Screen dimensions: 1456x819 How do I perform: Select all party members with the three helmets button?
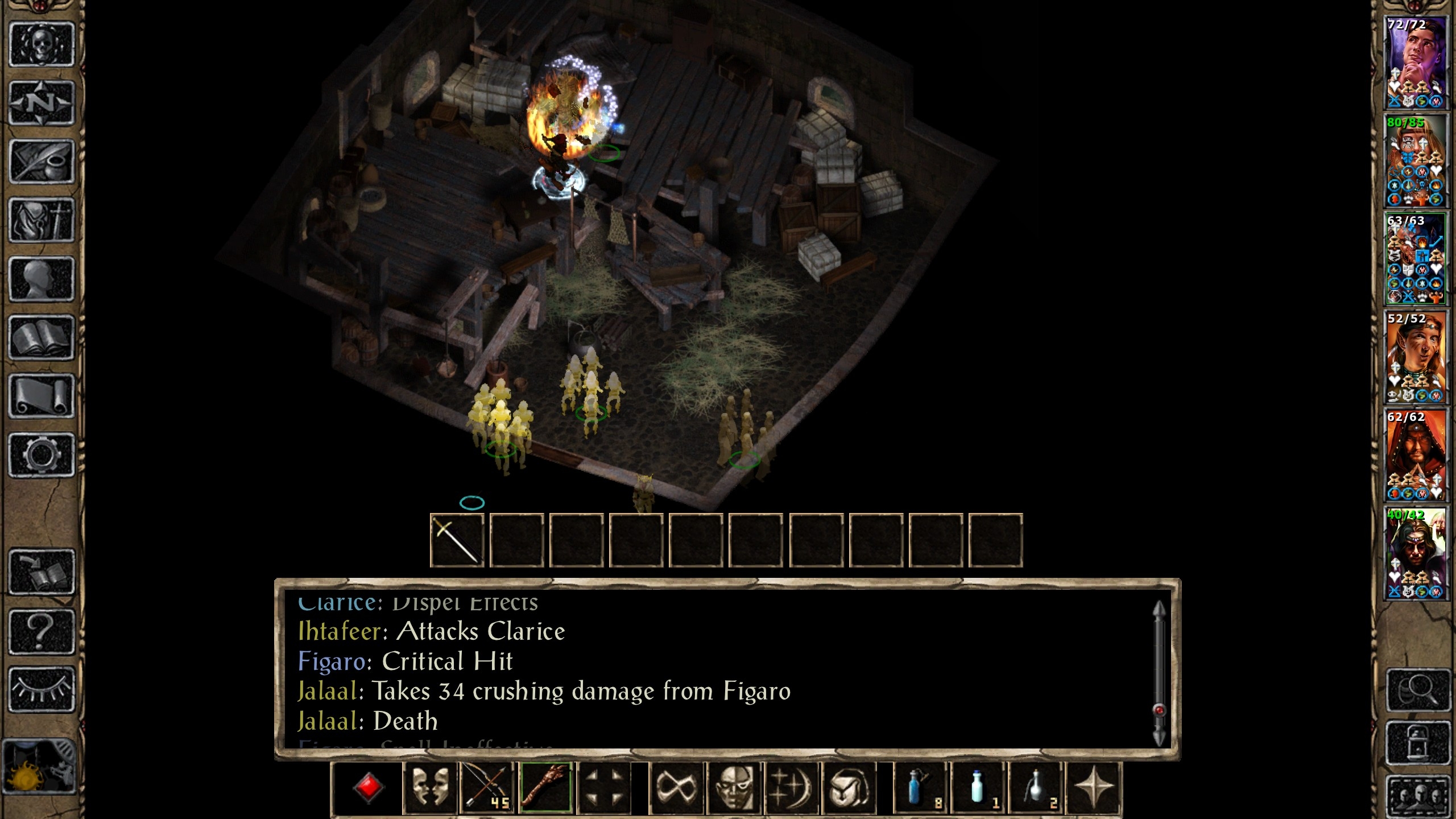coord(1416,796)
